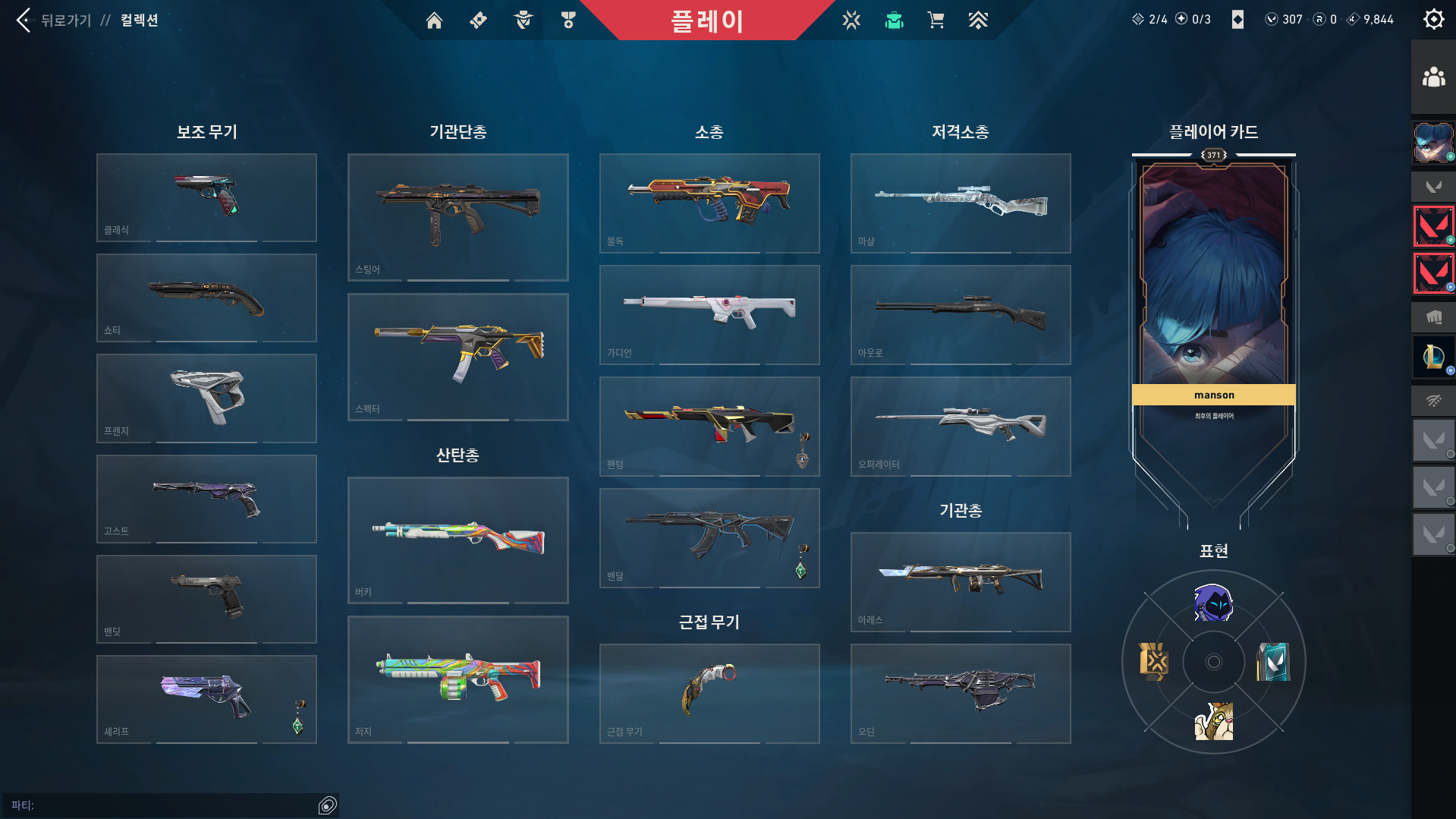Expand the Phantom rifle skin details
1456x819 pixels.
coord(709,426)
